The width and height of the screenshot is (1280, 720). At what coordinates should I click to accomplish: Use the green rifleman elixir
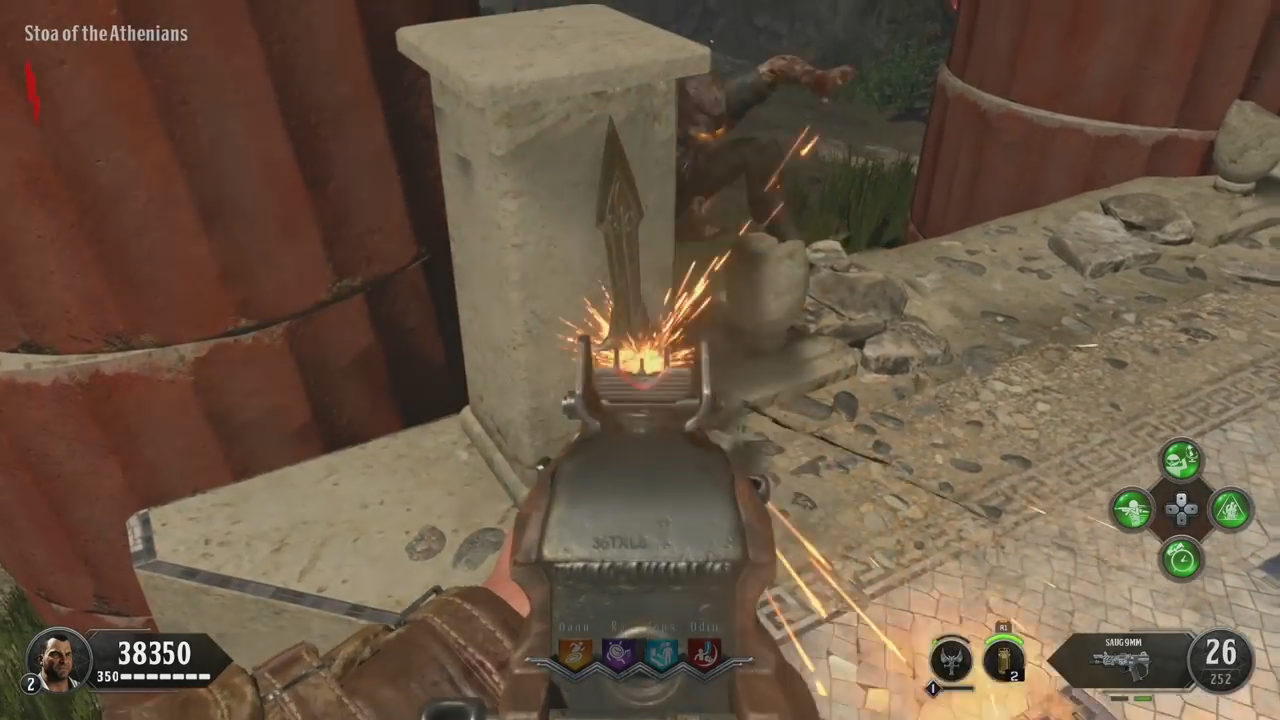pyautogui.click(x=1133, y=509)
